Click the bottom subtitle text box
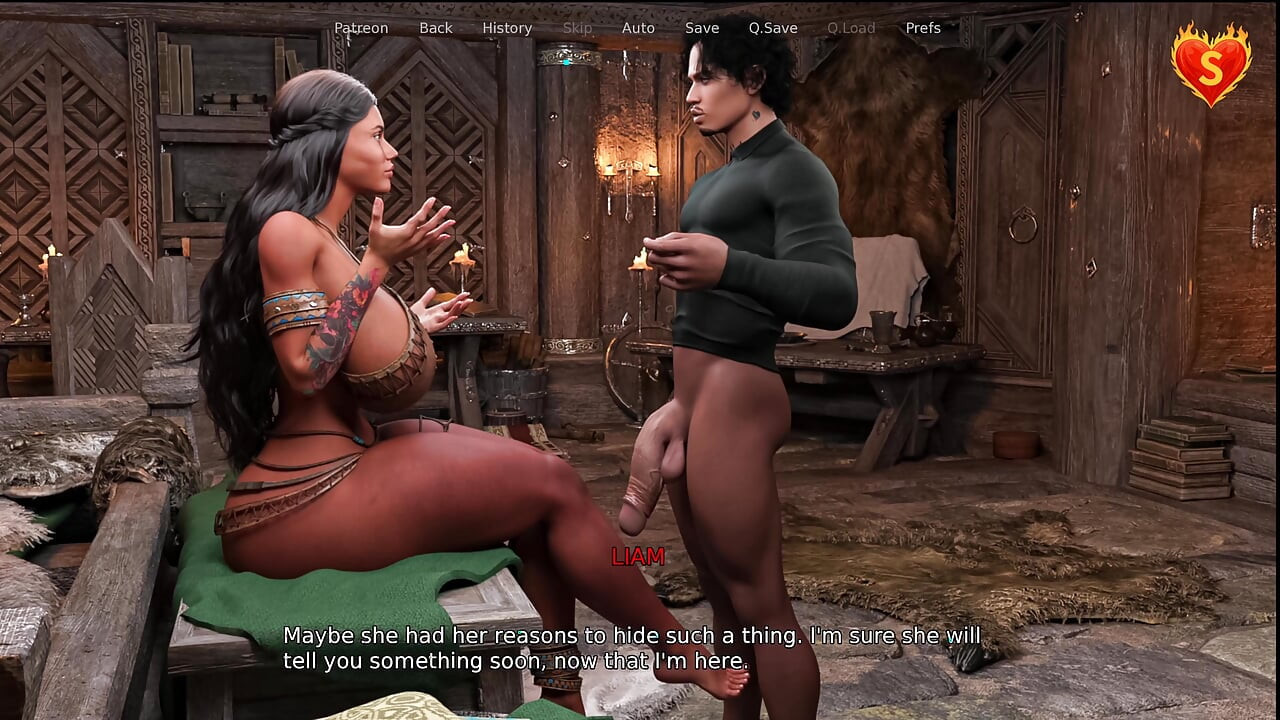Image resolution: width=1280 pixels, height=720 pixels. point(633,647)
